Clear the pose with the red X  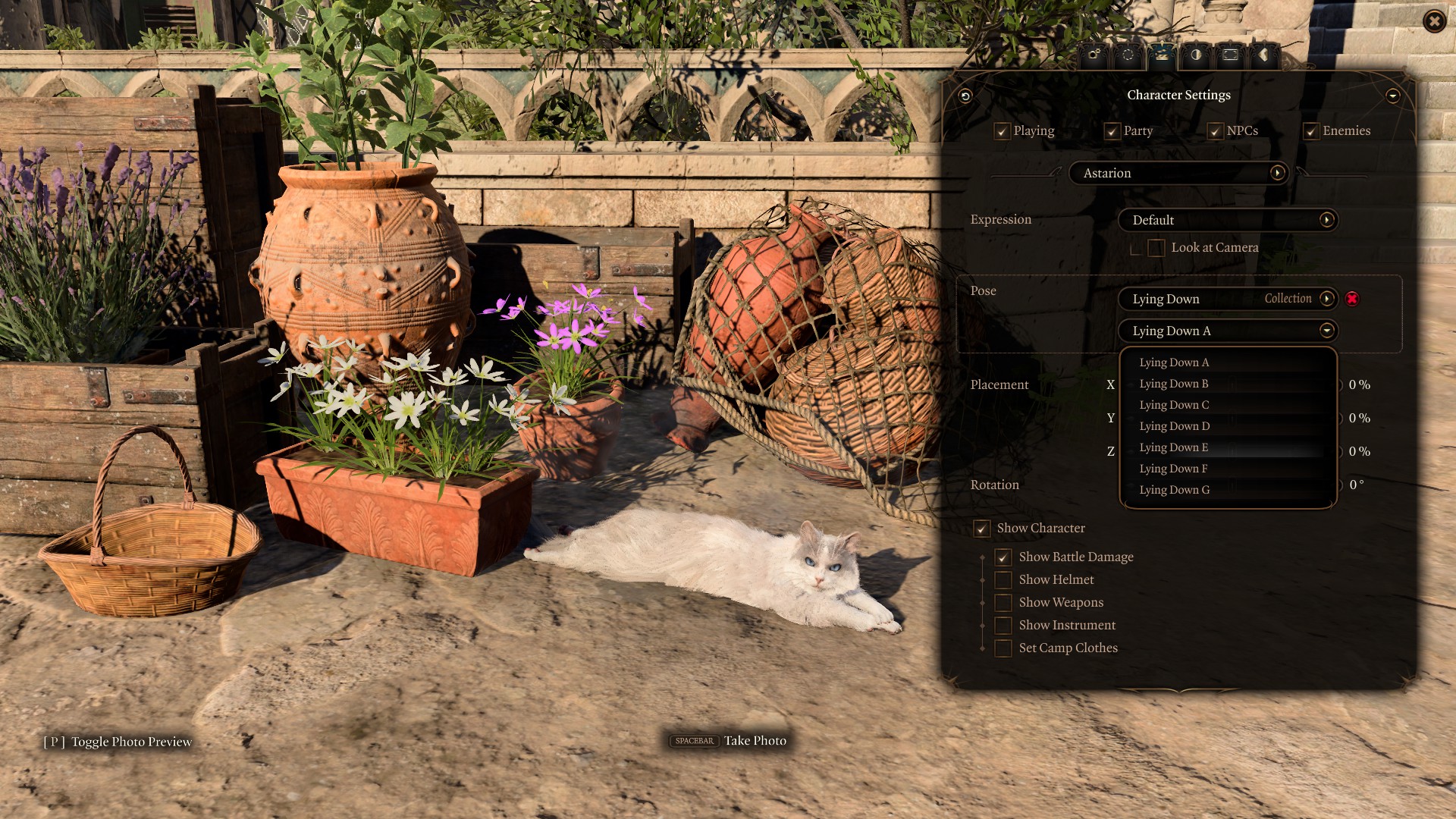point(1352,299)
